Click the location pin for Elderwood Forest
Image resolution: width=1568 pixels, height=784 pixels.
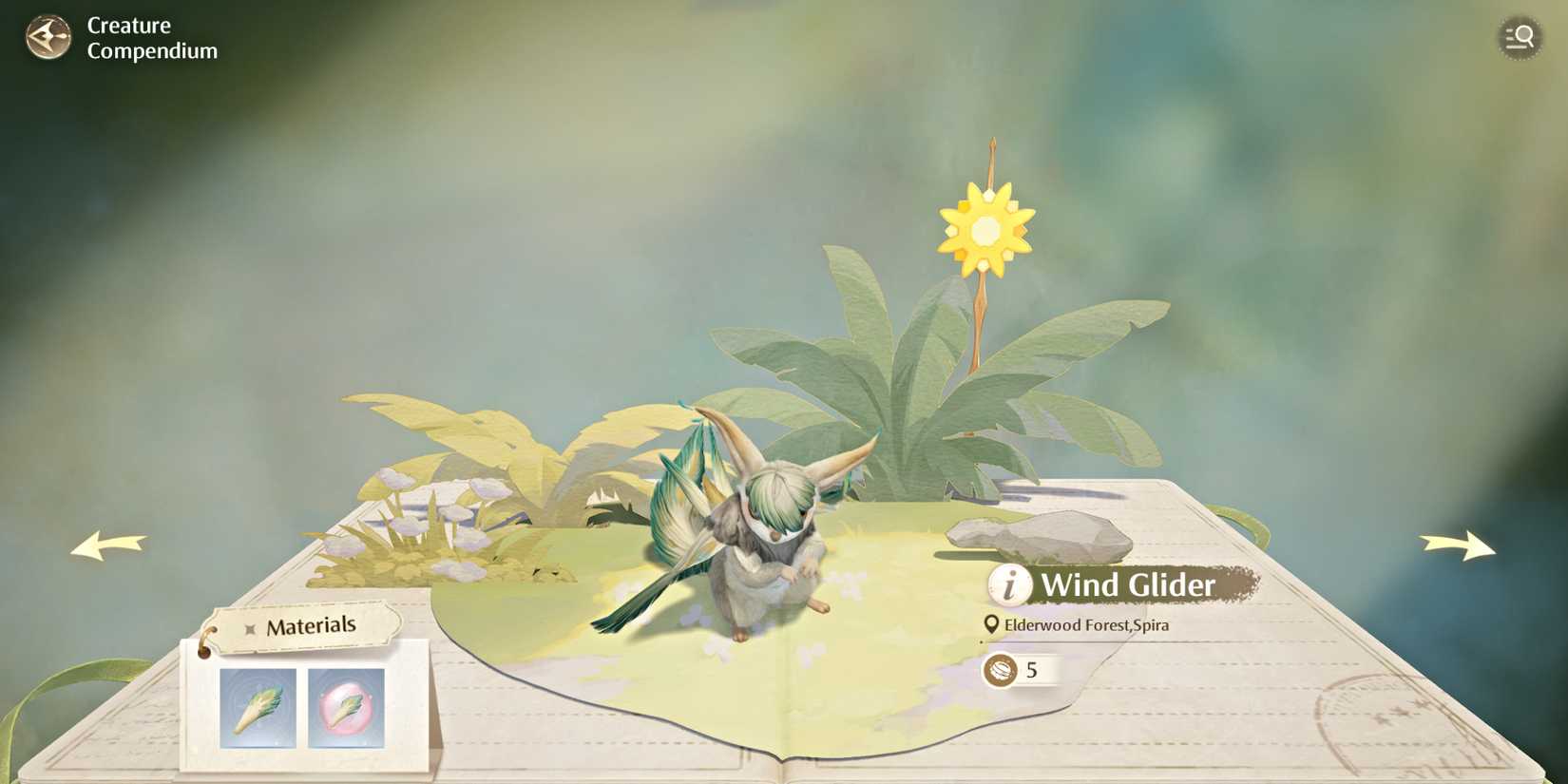(x=991, y=625)
